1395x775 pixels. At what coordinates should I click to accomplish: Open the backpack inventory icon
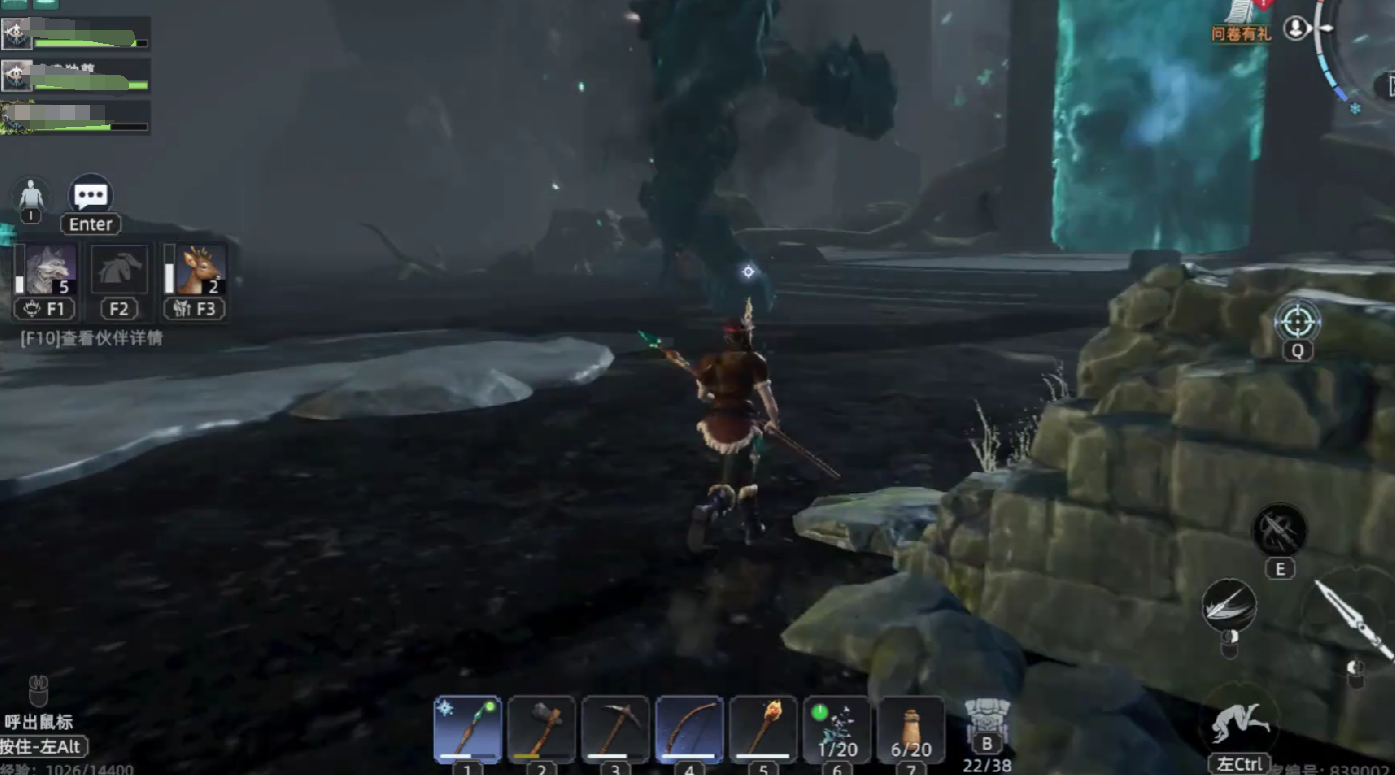pos(986,722)
